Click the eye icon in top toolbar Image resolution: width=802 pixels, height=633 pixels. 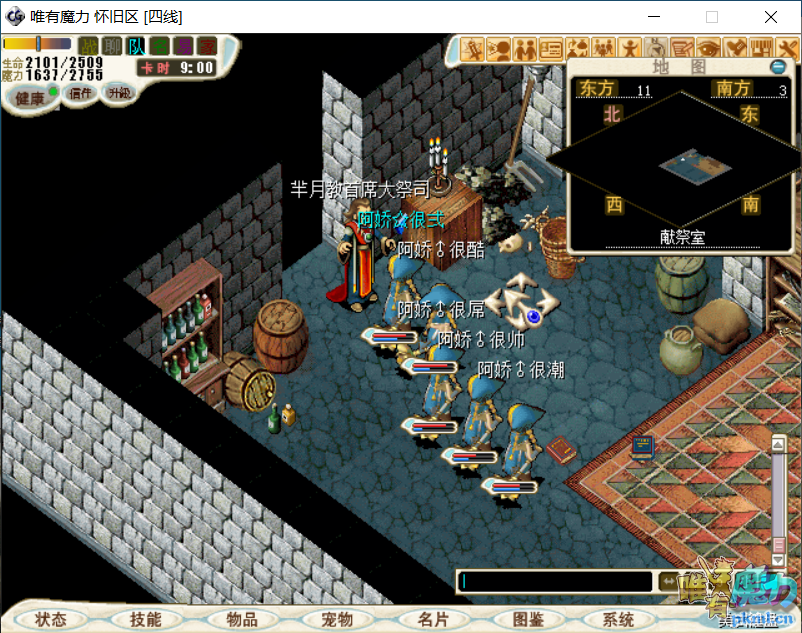coord(708,47)
